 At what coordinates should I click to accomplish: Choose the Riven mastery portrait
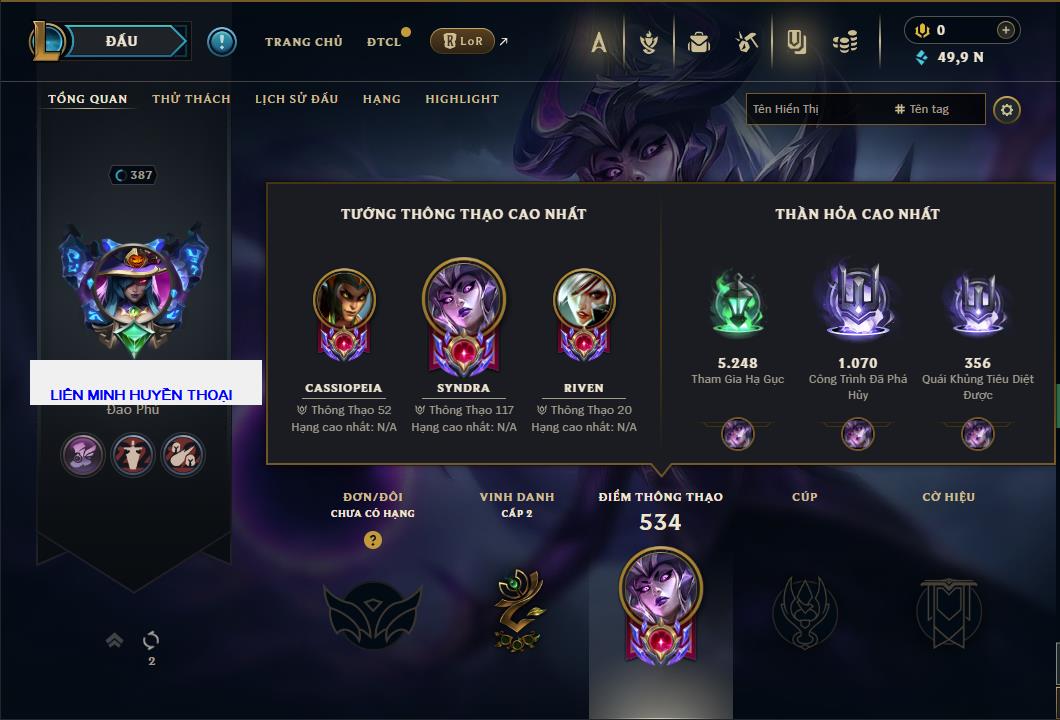pyautogui.click(x=584, y=300)
